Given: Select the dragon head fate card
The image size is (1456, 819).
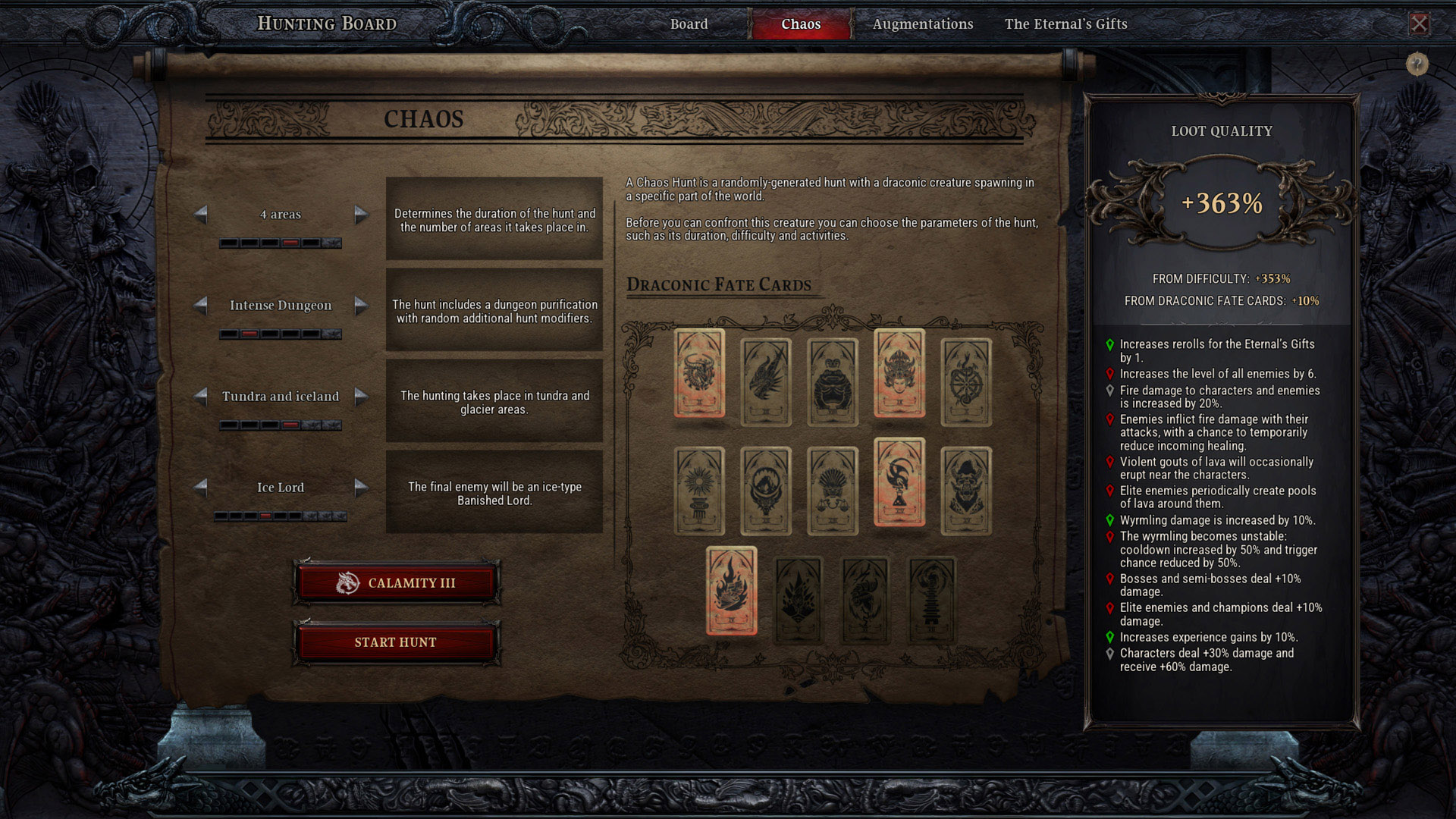Looking at the screenshot, I should tap(766, 381).
